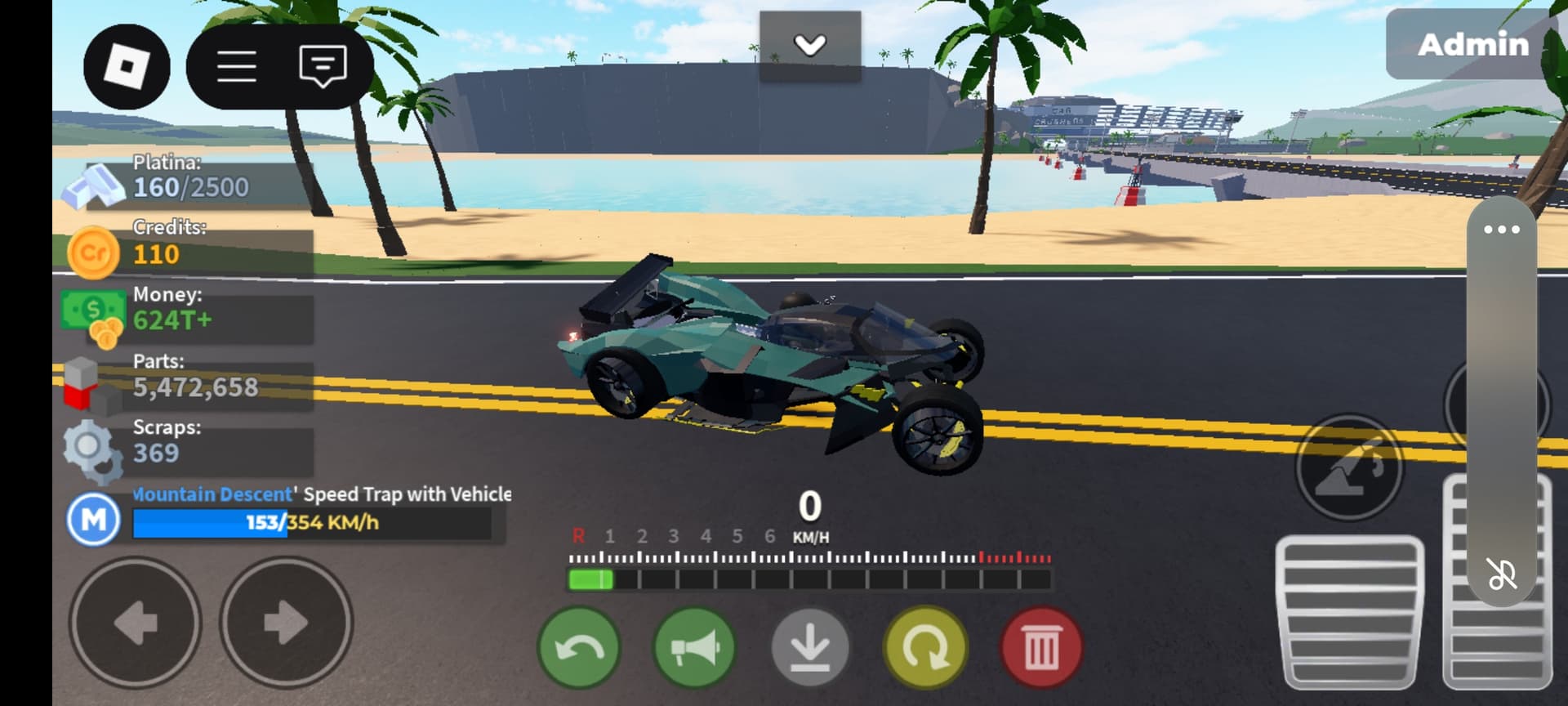
Task: Sound the megaphone horn button
Action: 695,648
